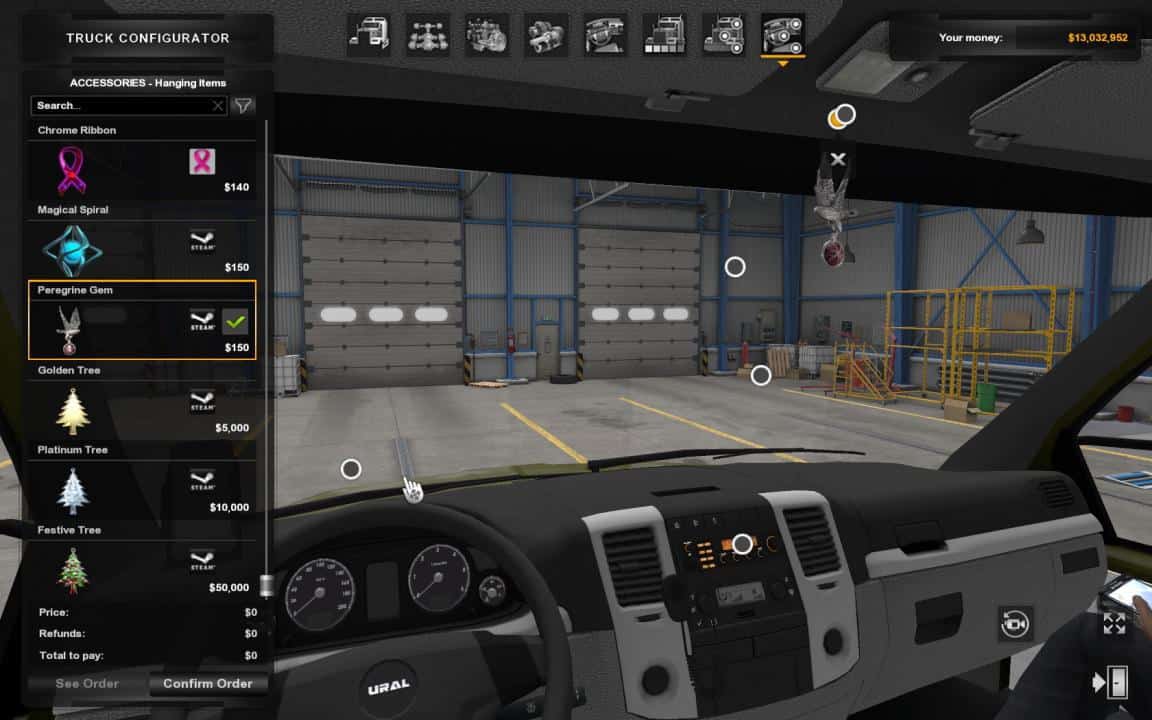Choose the Magical Spiral accessory
This screenshot has width=1152, height=720.
[x=141, y=249]
